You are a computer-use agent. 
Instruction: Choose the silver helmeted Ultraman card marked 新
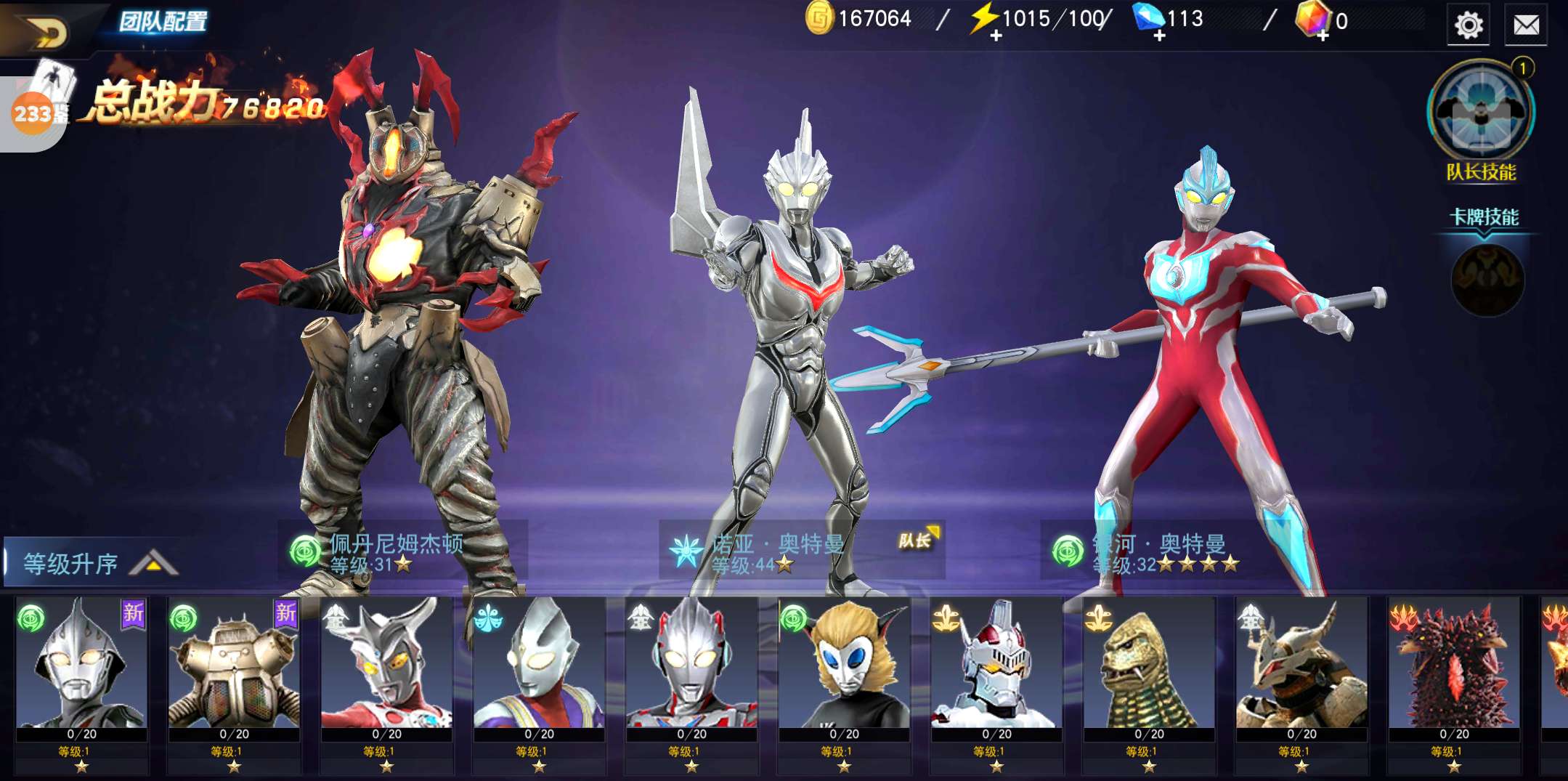tap(81, 665)
